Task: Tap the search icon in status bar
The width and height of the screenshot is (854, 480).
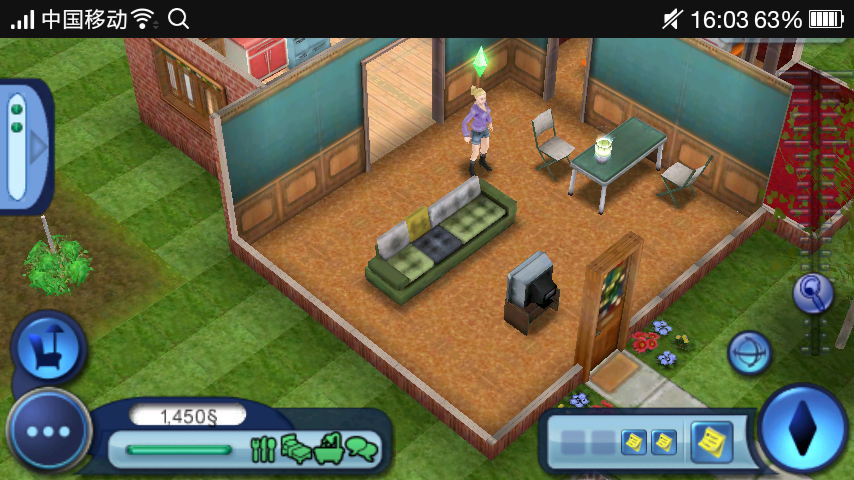Action: pyautogui.click(x=178, y=18)
